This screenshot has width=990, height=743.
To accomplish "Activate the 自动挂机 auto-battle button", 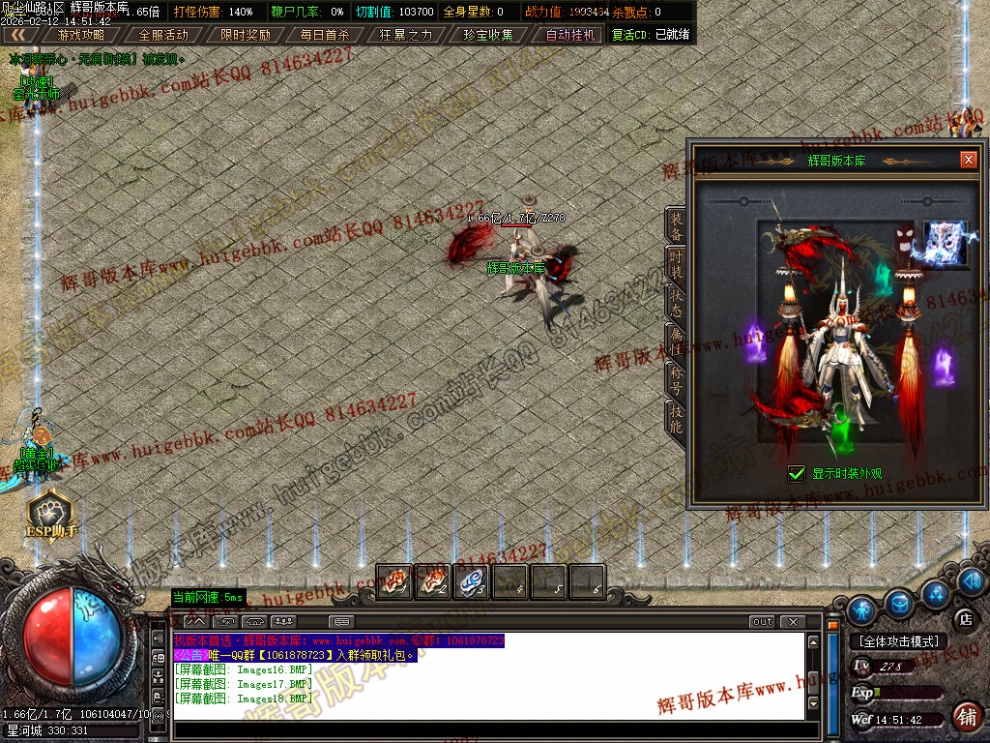I will (x=570, y=34).
